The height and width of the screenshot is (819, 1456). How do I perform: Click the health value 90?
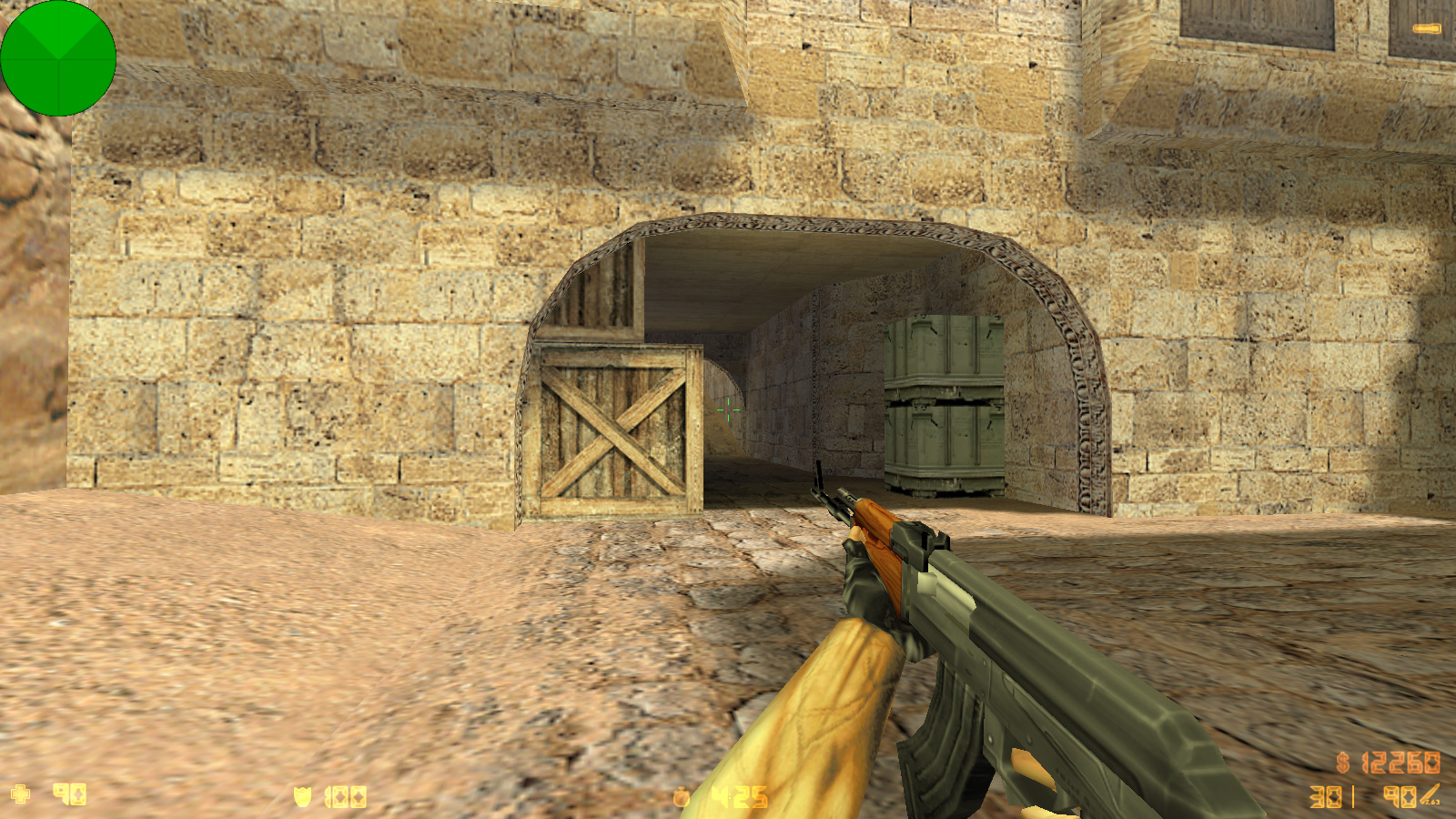(x=68, y=792)
